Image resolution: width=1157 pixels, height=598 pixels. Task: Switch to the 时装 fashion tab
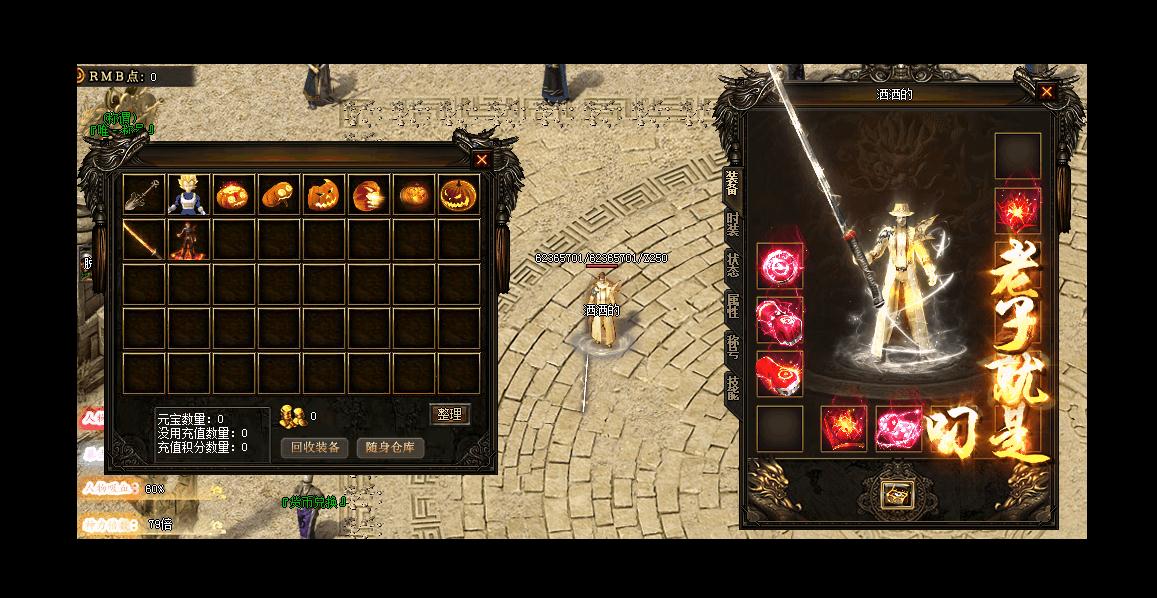click(732, 225)
